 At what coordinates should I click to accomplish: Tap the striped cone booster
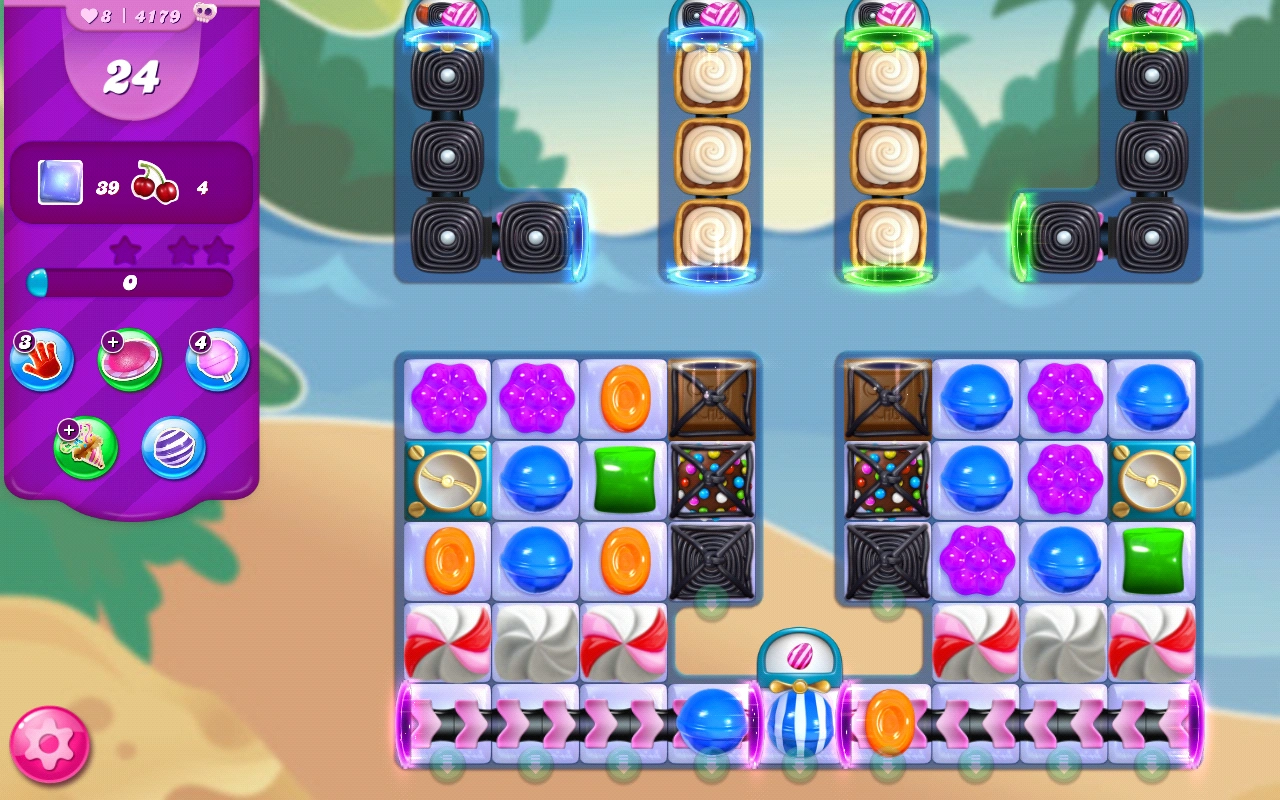point(85,447)
